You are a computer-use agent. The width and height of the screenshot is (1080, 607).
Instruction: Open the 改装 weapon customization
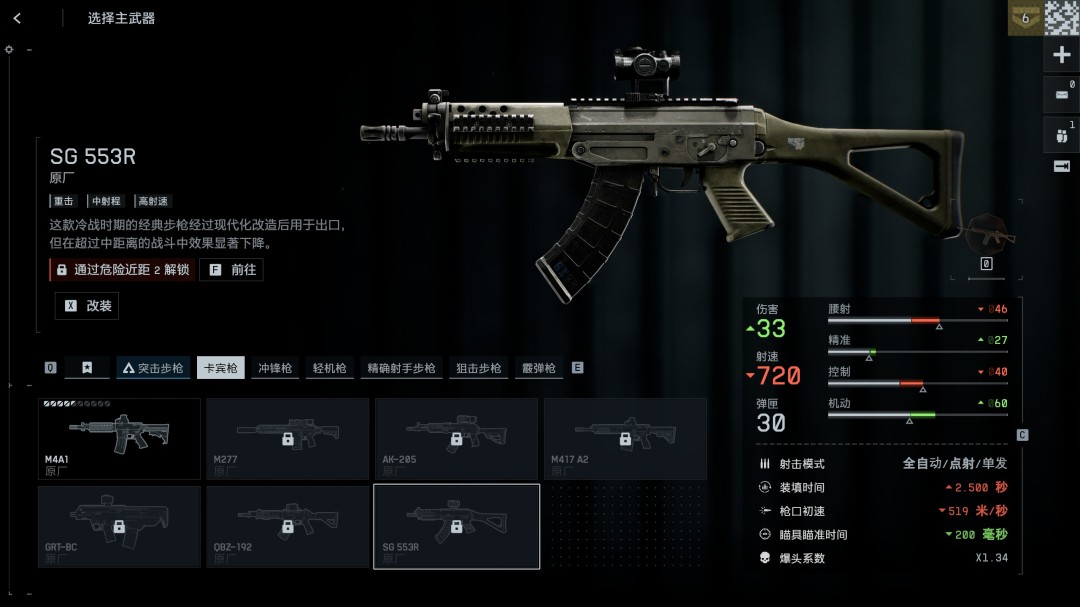[x=87, y=306]
